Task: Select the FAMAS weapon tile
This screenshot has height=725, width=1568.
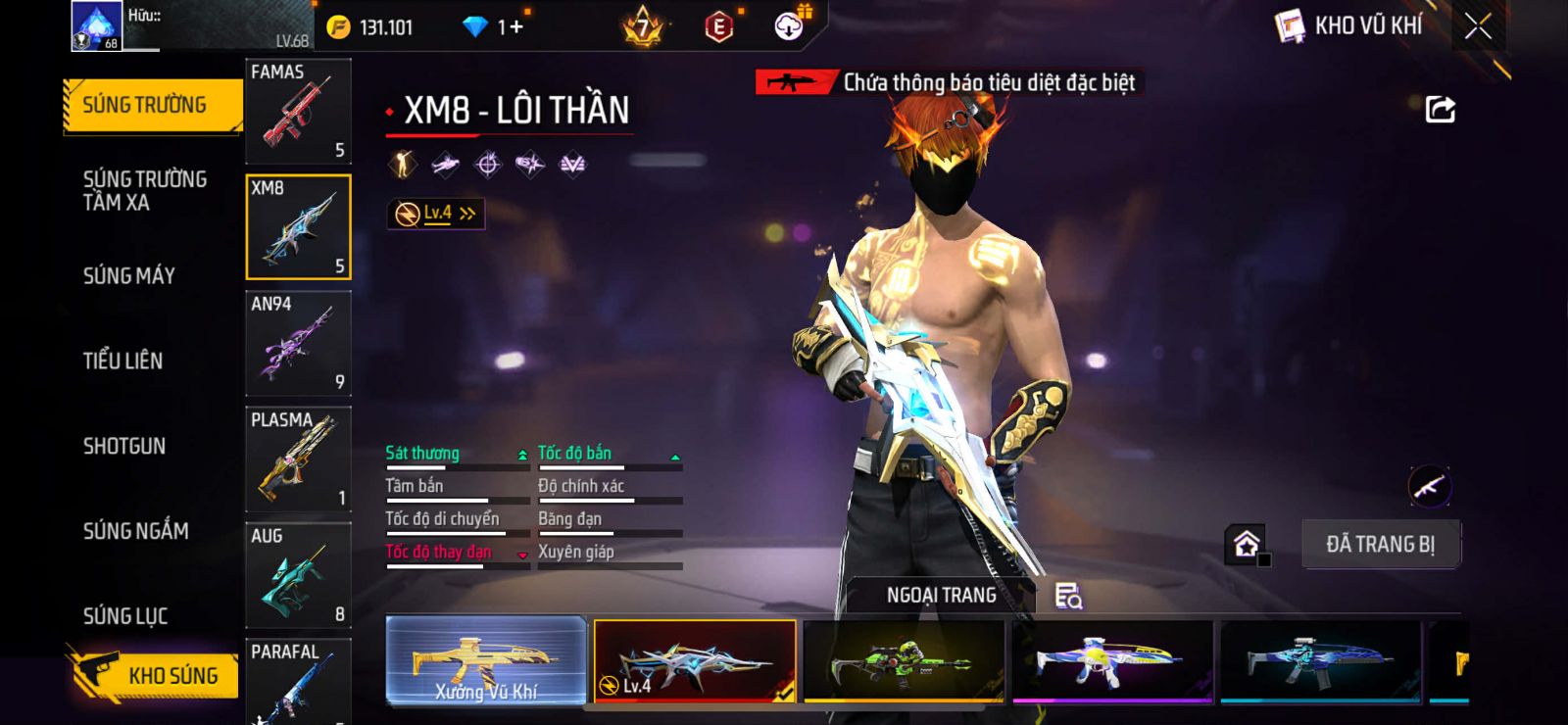Action: click(x=298, y=111)
